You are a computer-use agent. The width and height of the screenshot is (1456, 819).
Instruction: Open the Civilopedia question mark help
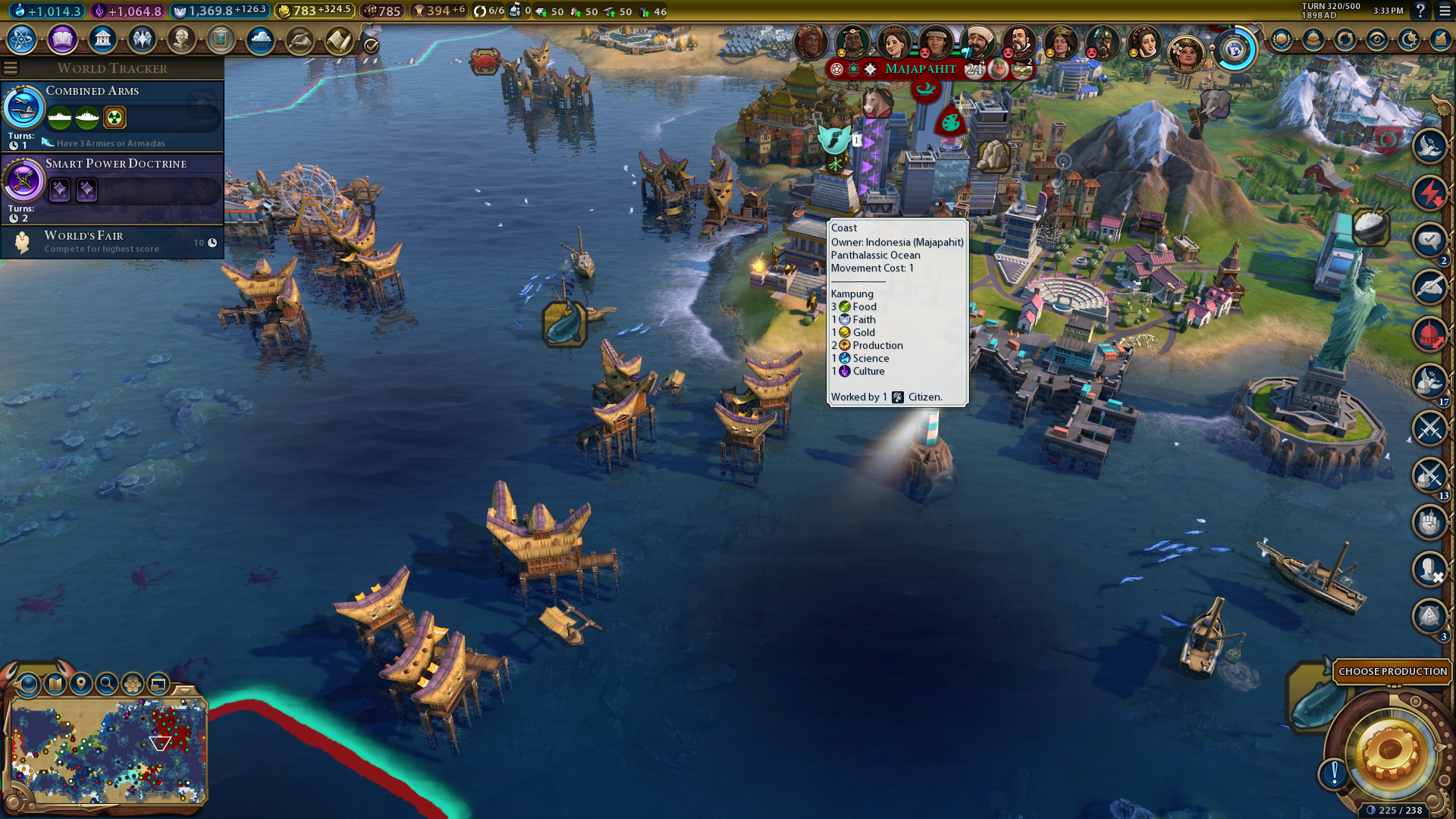click(1420, 11)
